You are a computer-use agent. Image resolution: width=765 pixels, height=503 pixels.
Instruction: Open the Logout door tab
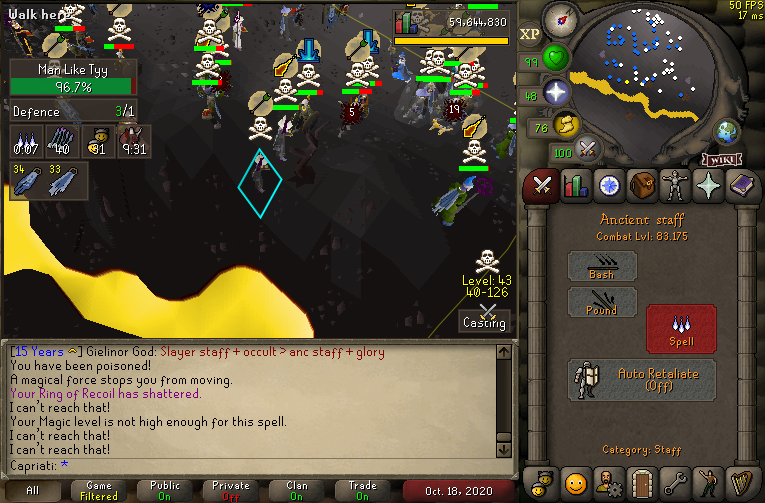641,483
